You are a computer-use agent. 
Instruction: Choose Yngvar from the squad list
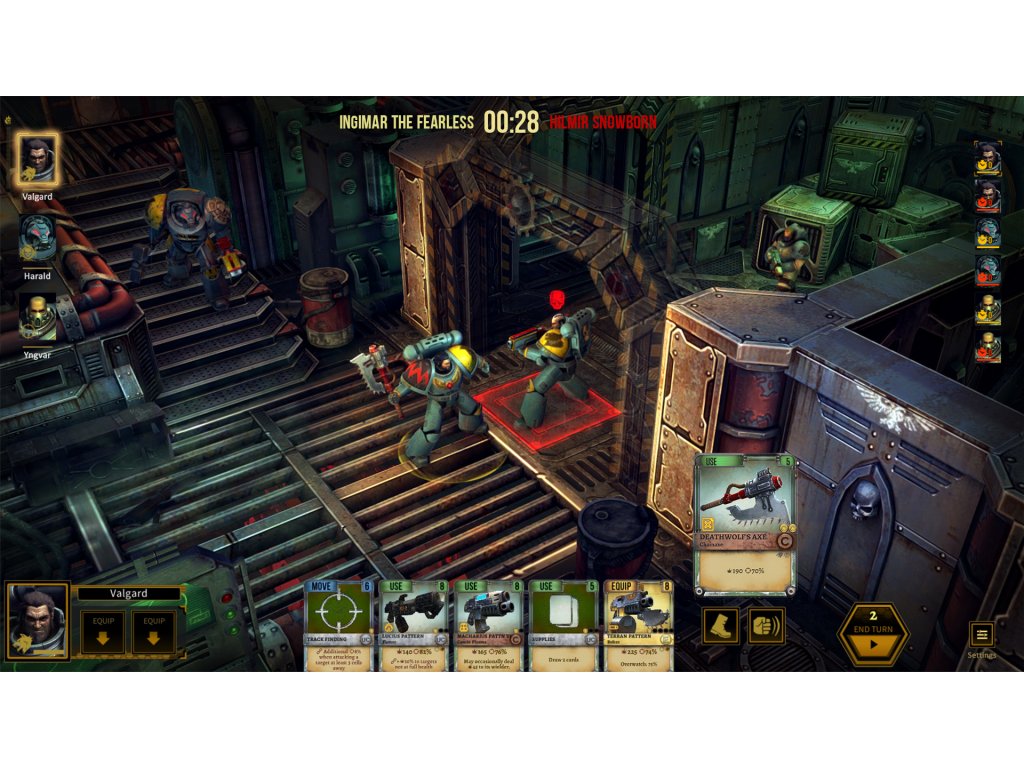(38, 316)
